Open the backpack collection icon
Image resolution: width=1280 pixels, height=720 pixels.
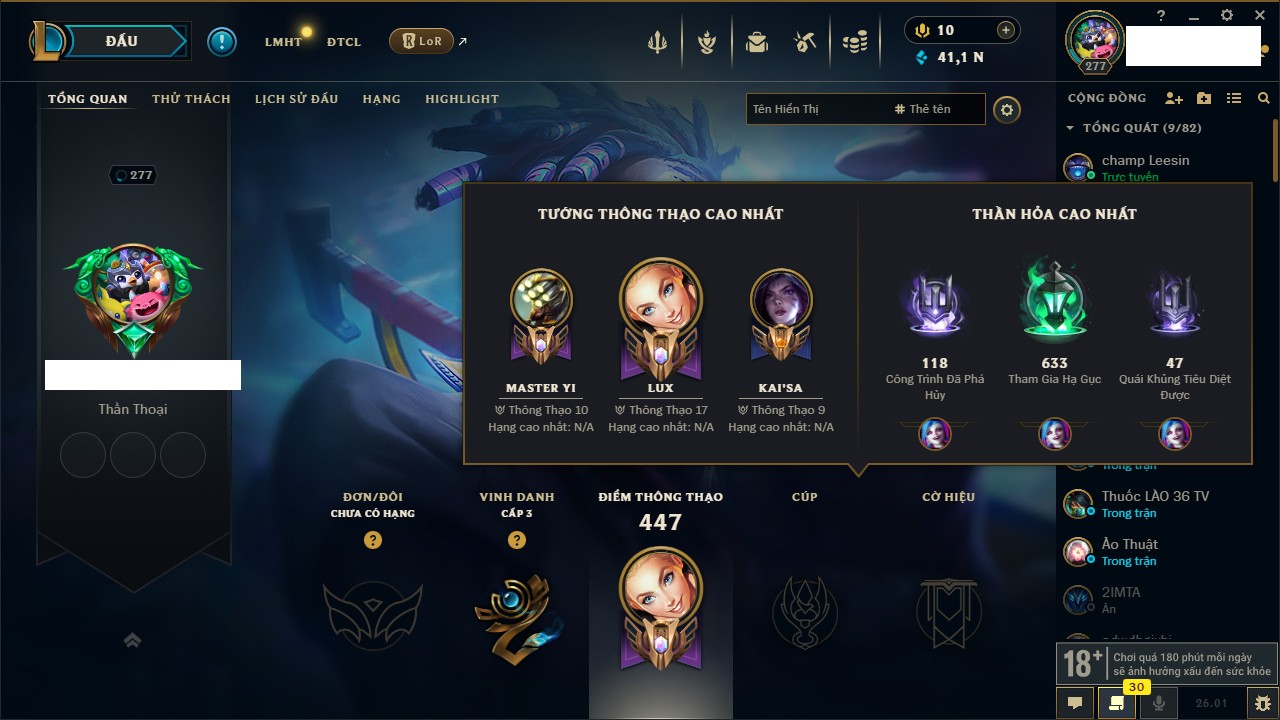tap(757, 42)
